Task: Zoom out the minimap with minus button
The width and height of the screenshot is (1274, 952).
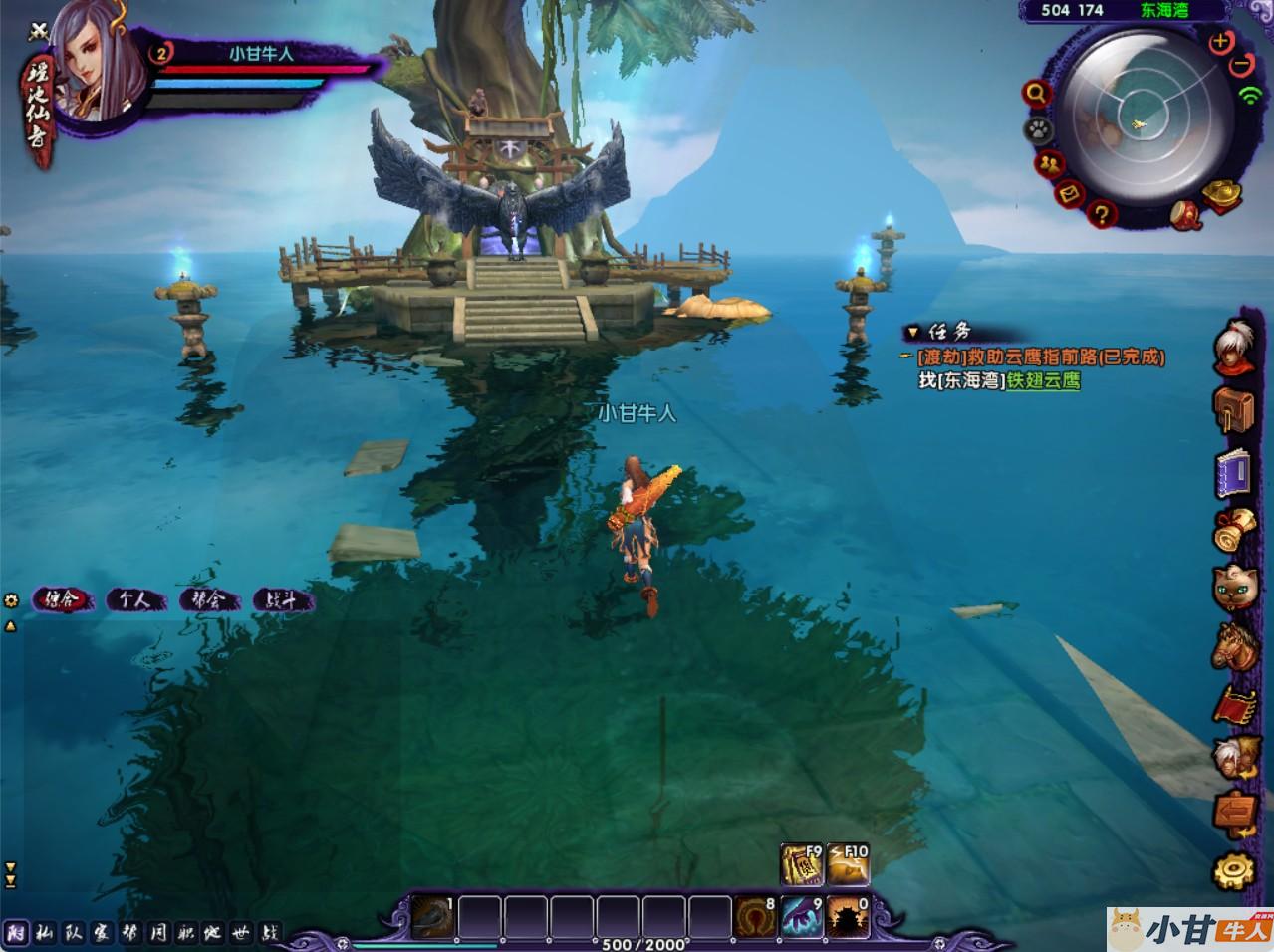Action: click(x=1241, y=64)
